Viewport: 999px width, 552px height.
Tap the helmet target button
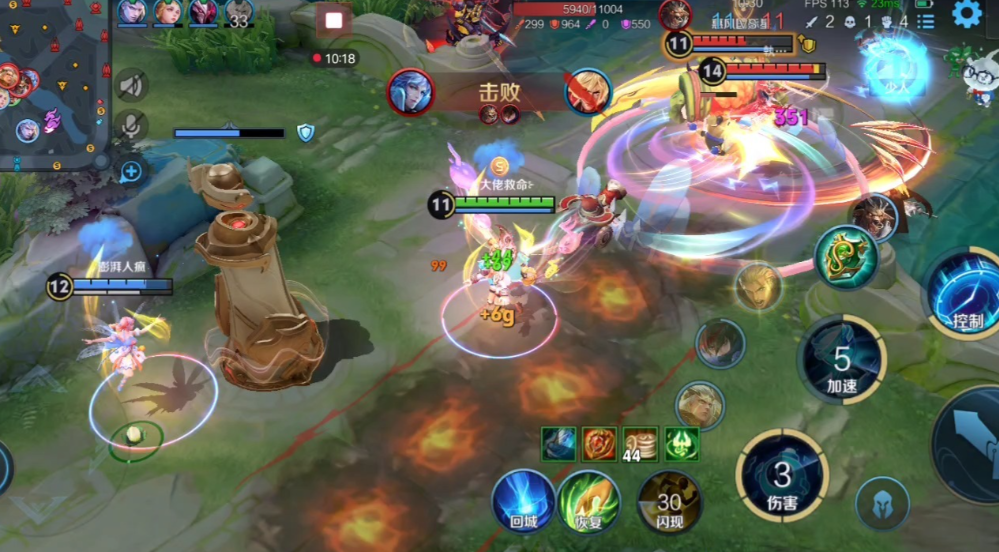[883, 503]
